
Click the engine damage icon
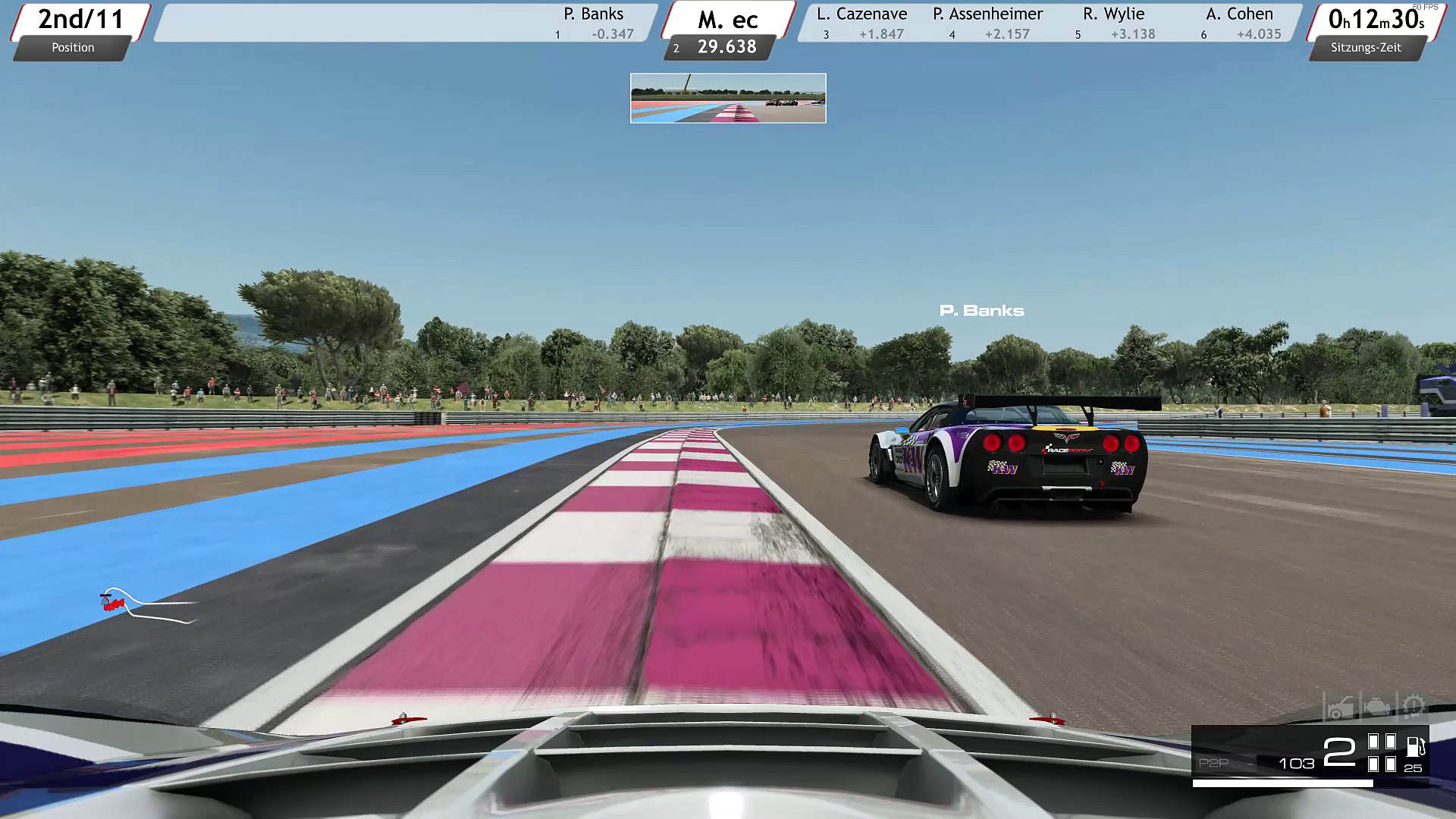(1376, 708)
